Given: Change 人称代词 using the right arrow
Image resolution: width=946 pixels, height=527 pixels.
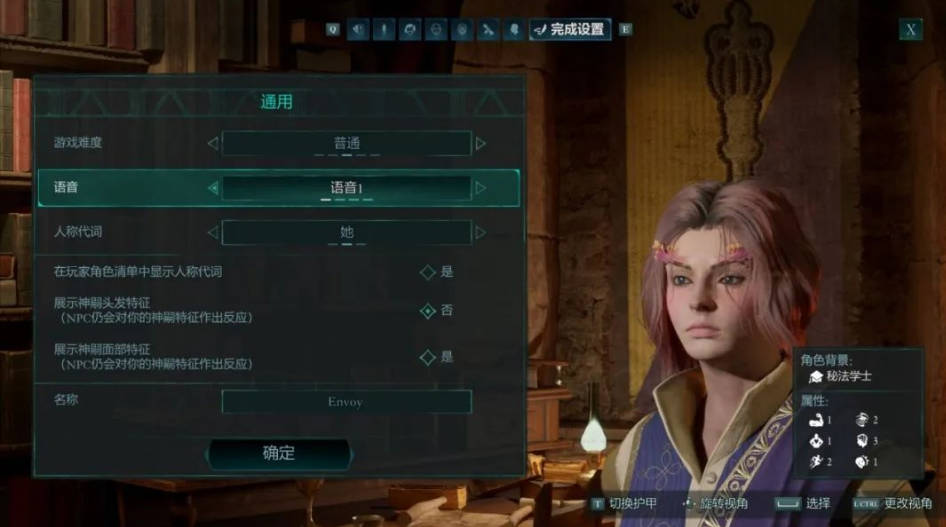Looking at the screenshot, I should point(481,233).
